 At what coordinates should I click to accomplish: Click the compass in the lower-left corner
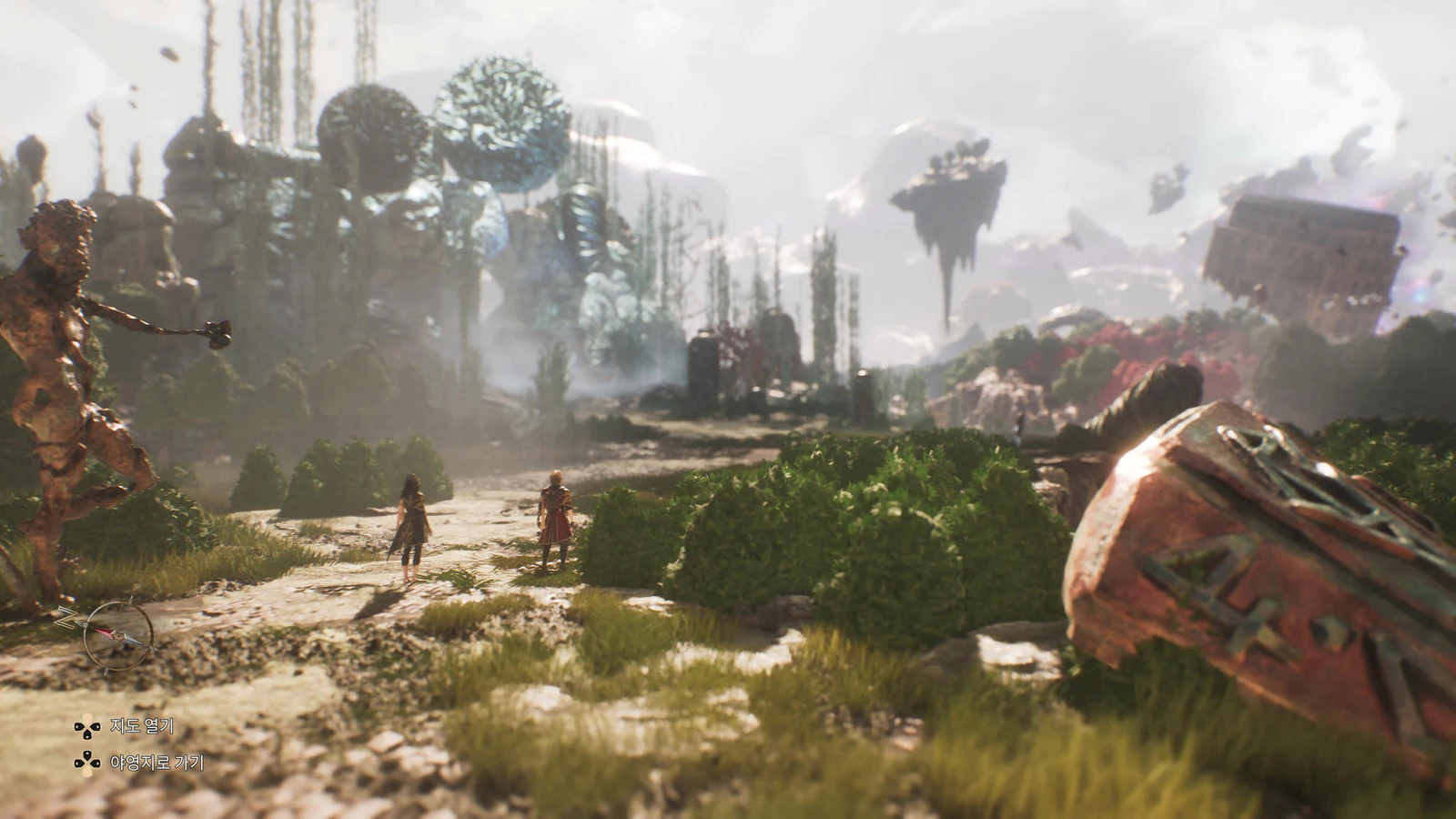pyautogui.click(x=118, y=634)
